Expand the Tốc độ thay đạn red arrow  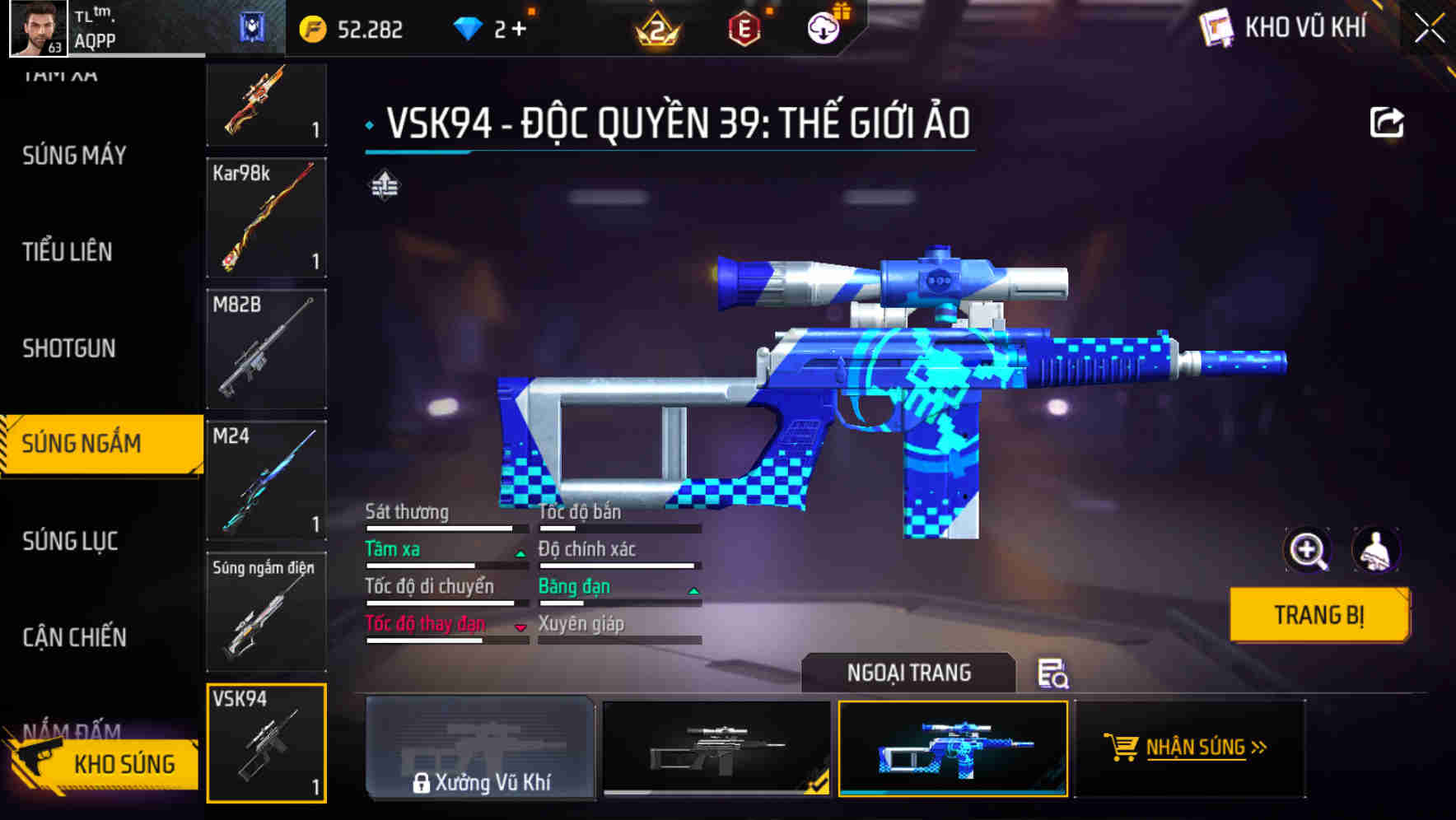[520, 628]
